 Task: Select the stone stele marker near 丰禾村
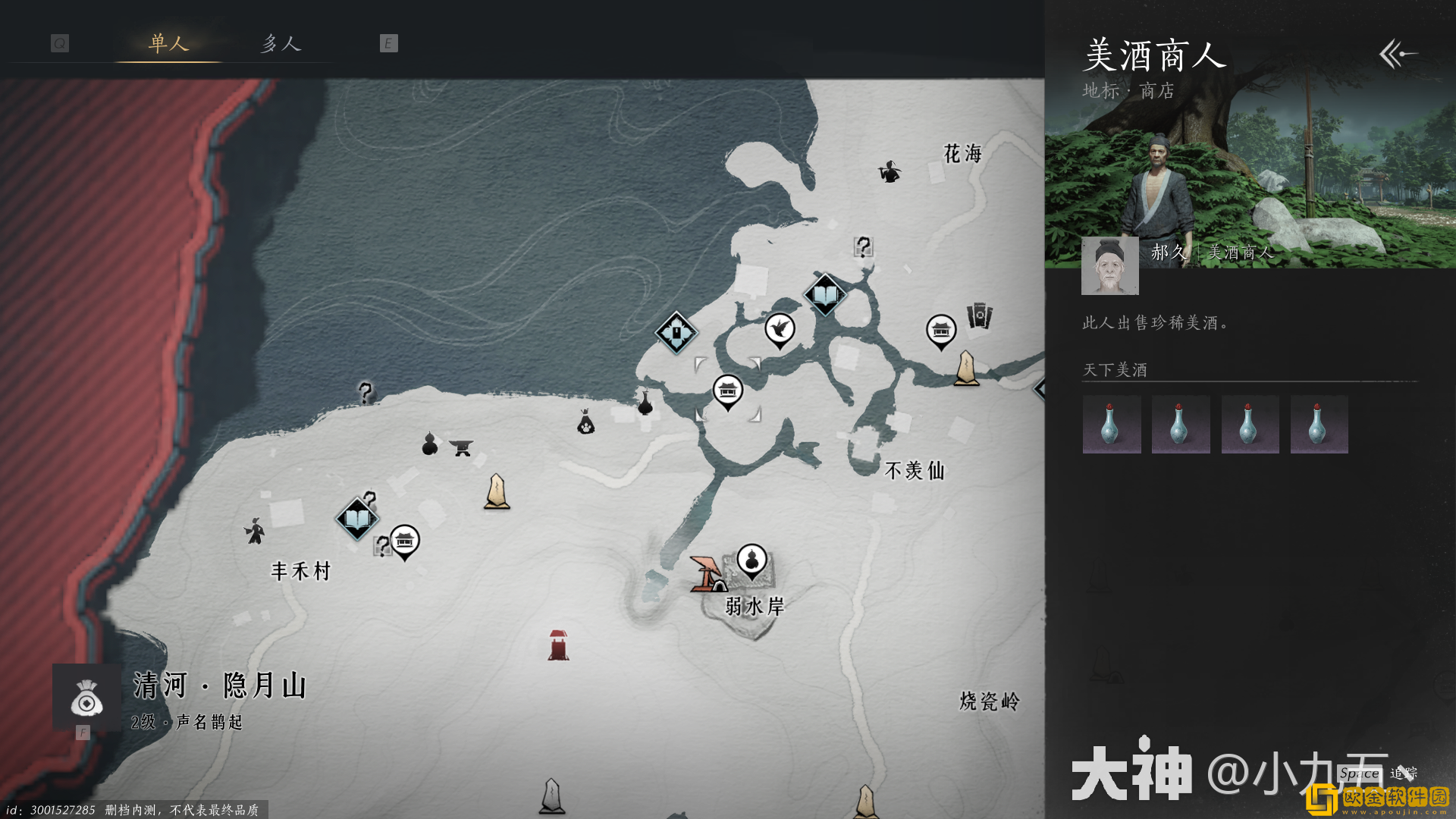coord(497,491)
